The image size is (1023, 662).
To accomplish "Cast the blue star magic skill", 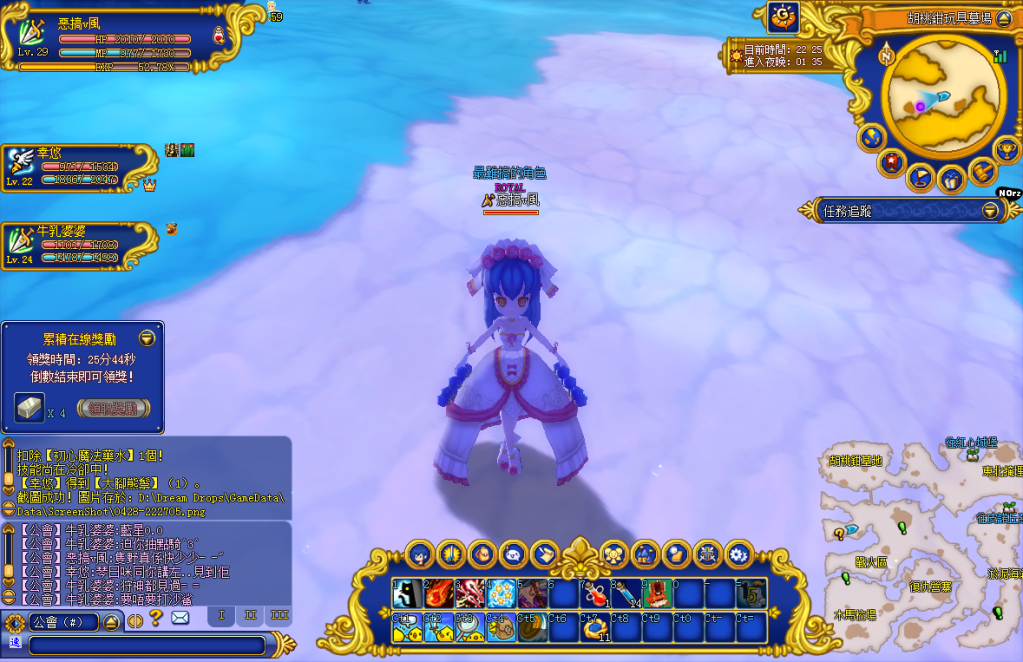I will pyautogui.click(x=500, y=593).
